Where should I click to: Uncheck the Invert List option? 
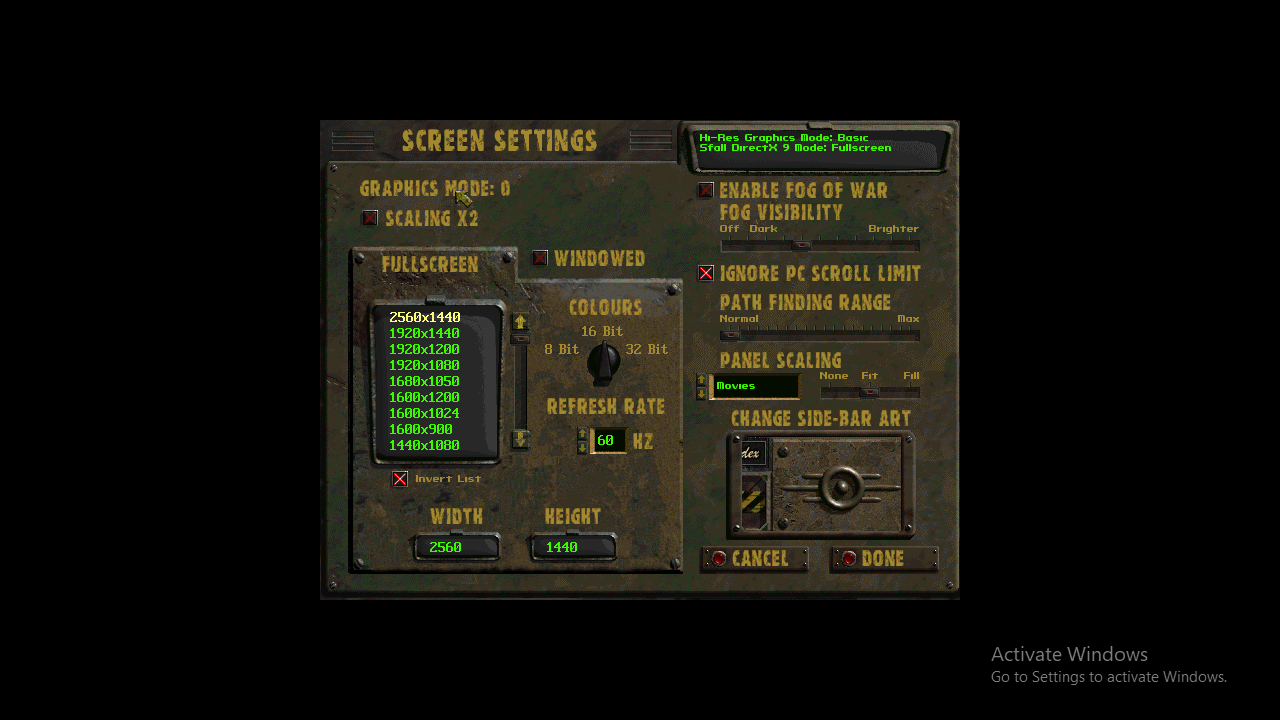400,478
